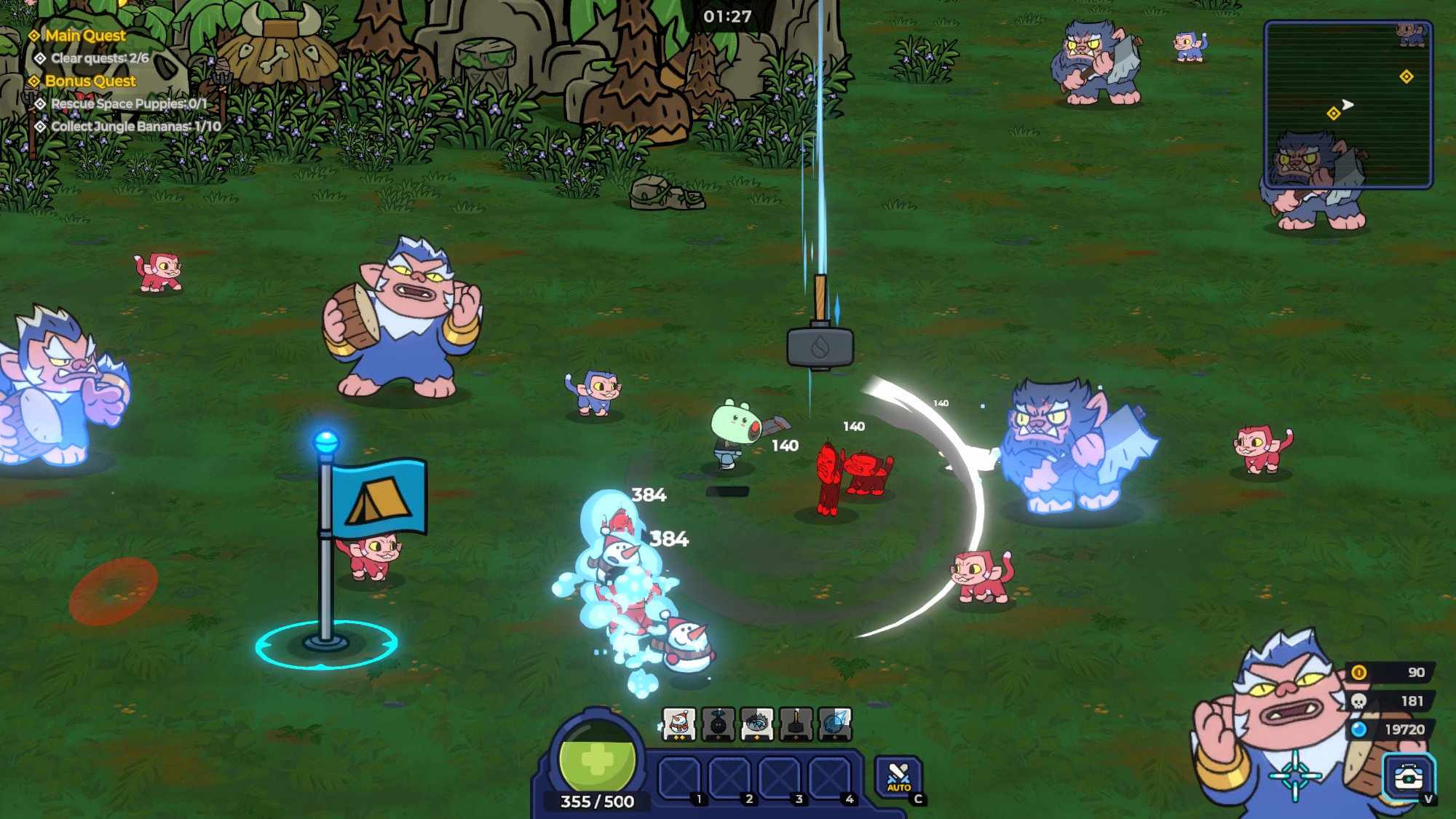Toggle the AUTO attack button
The image size is (1456, 819).
898,778
